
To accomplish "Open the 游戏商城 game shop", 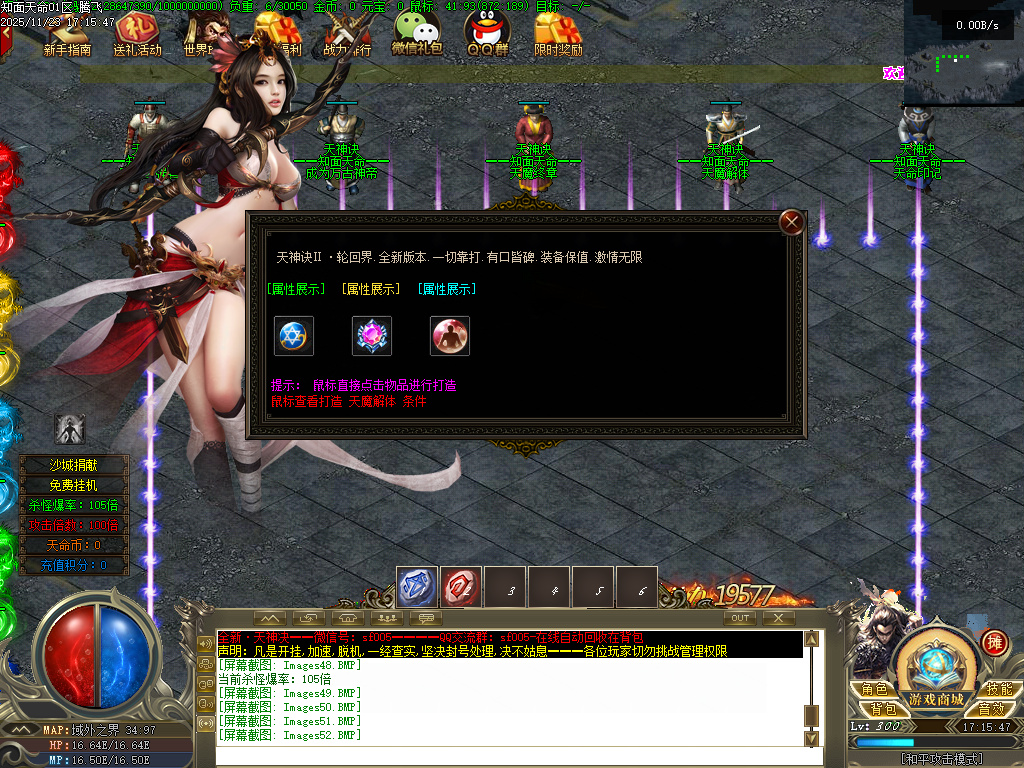I will pyautogui.click(x=936, y=672).
